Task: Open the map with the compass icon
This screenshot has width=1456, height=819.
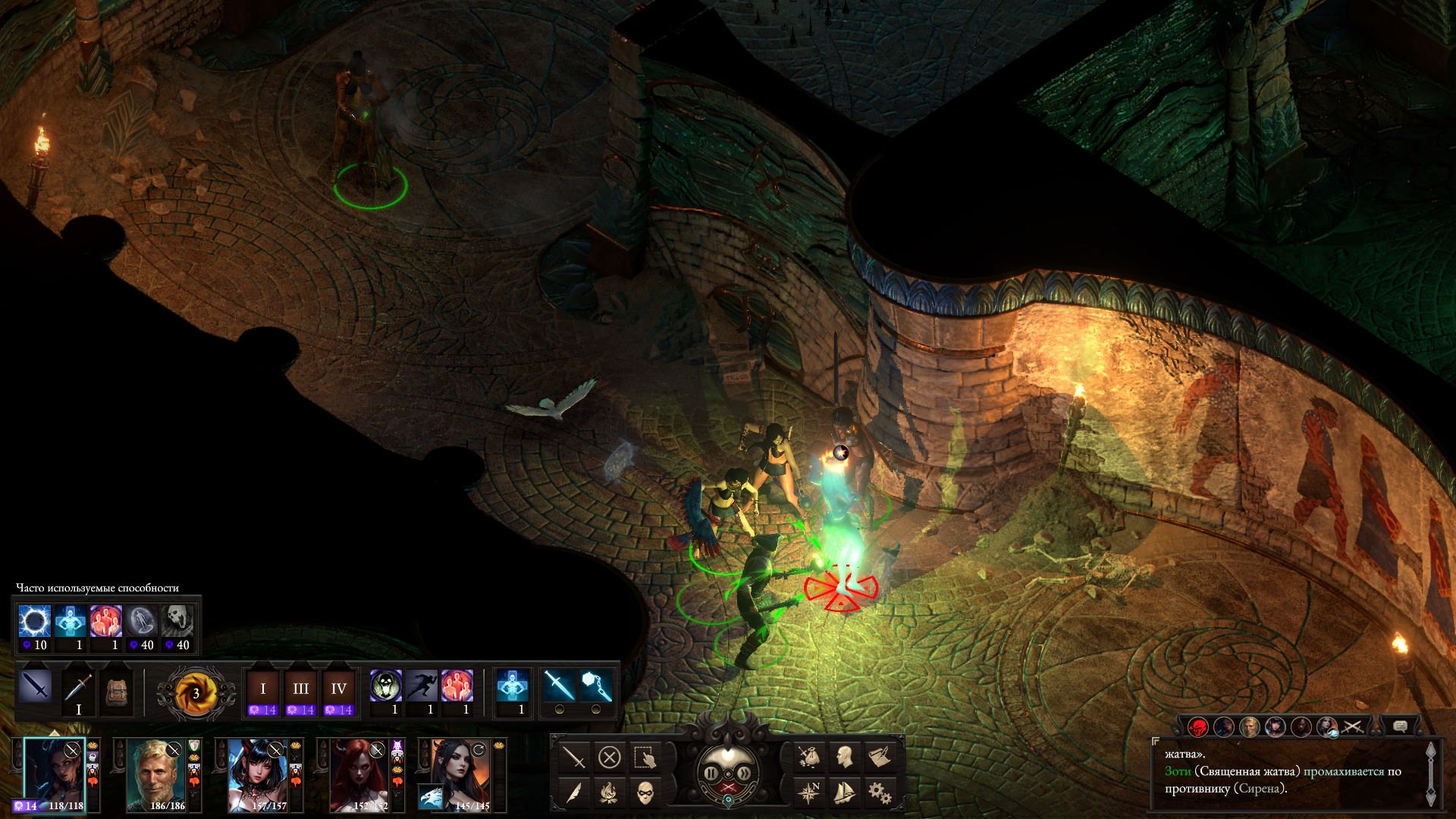Action: 808,793
